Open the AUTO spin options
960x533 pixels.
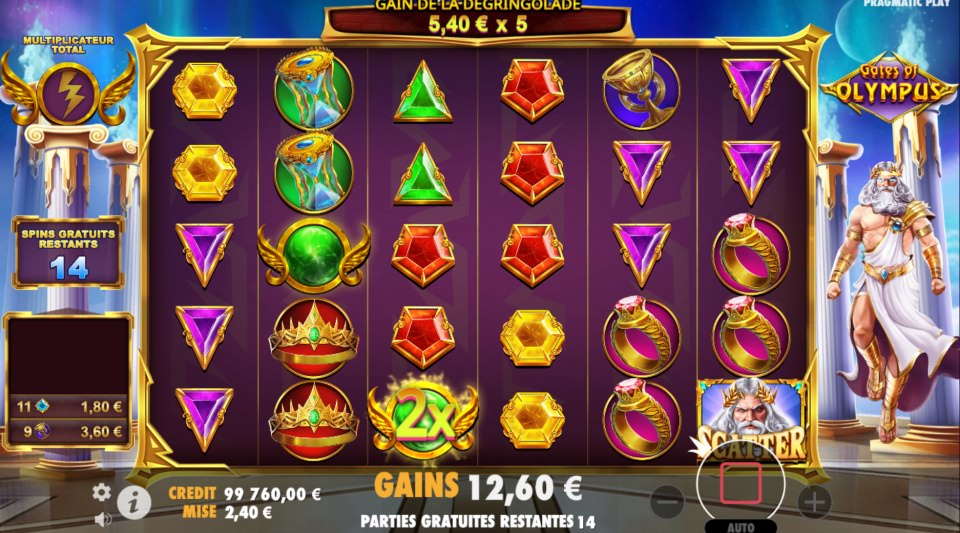[740, 525]
